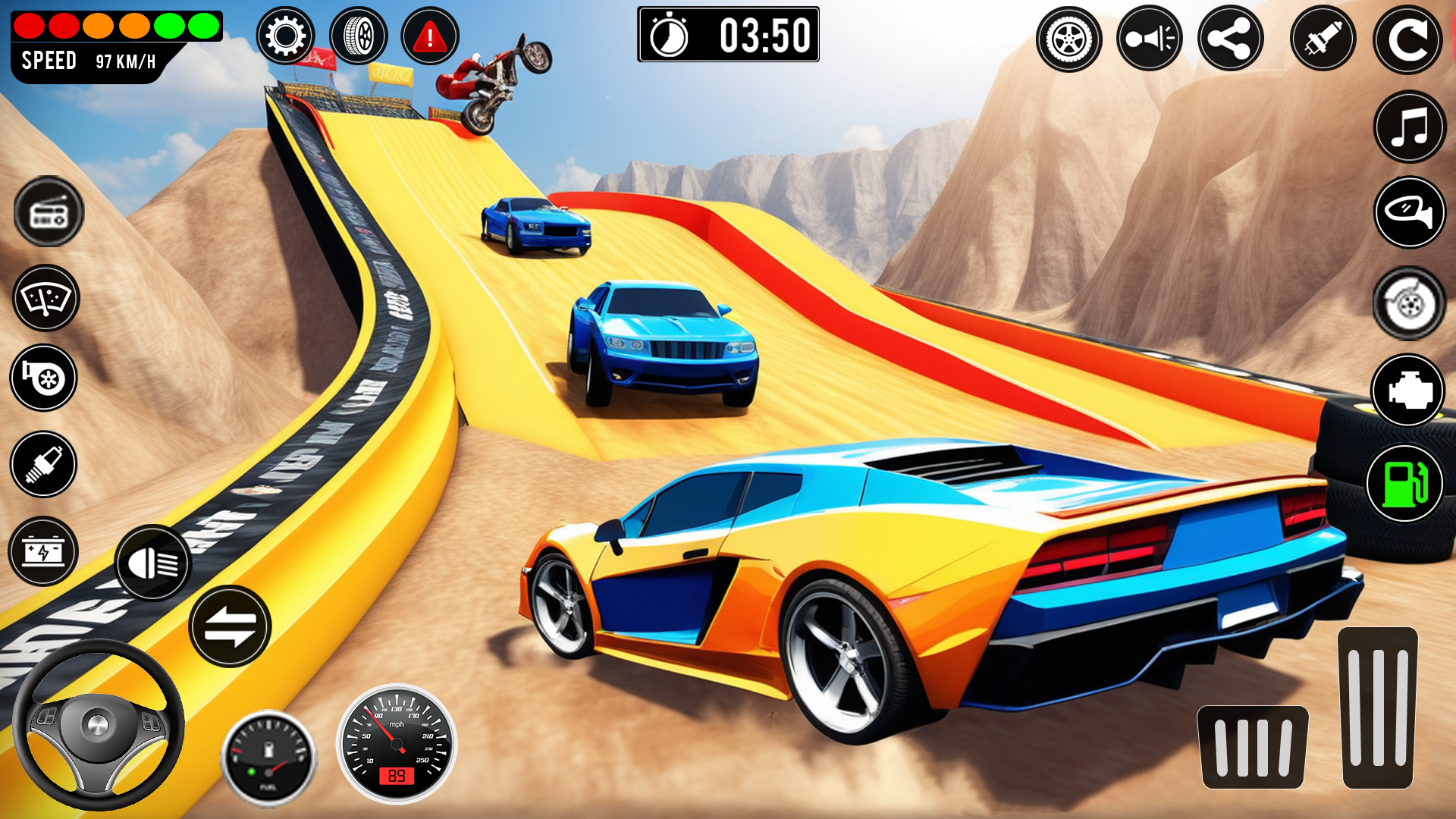Viewport: 1456px width, 819px height.
Task: Tap the tire icon button
Action: [359, 36]
